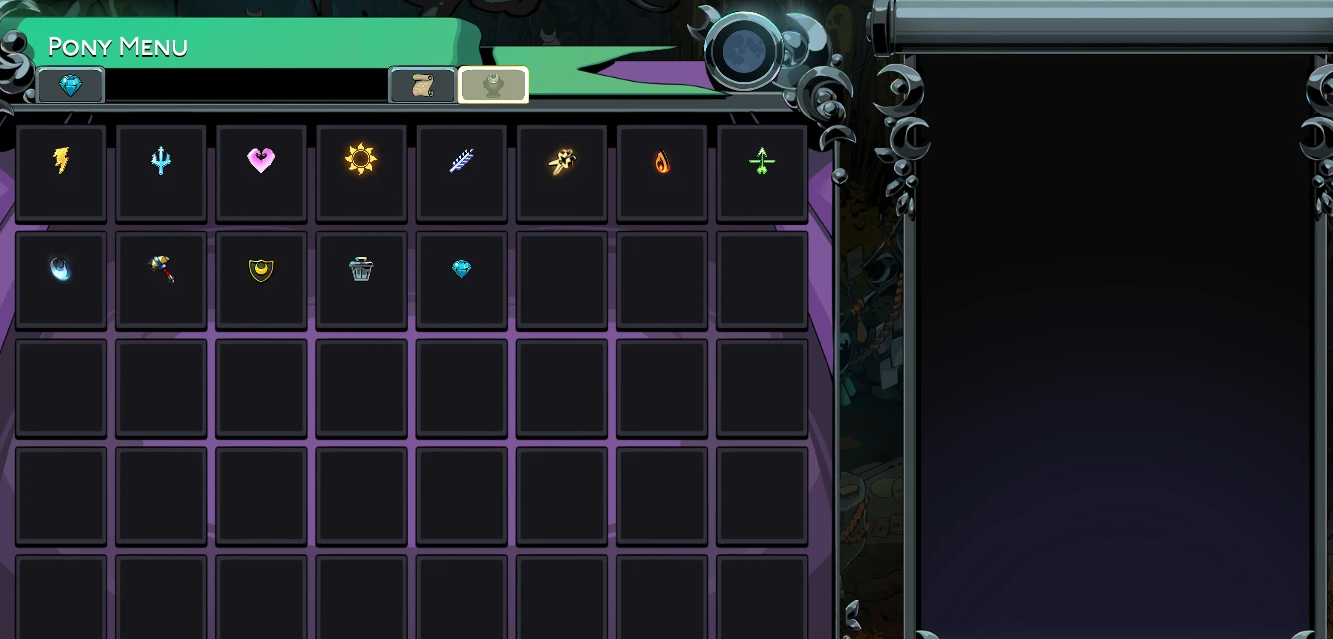Select the blue gem grid slot
The image size is (1333, 639).
click(x=461, y=269)
